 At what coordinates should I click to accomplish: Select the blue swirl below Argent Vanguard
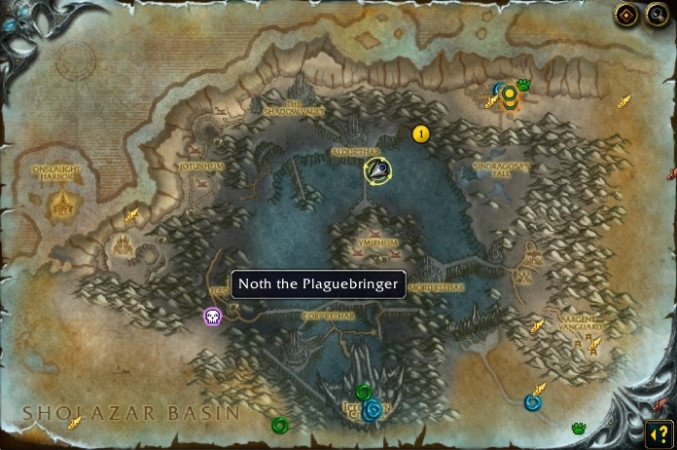tap(533, 402)
